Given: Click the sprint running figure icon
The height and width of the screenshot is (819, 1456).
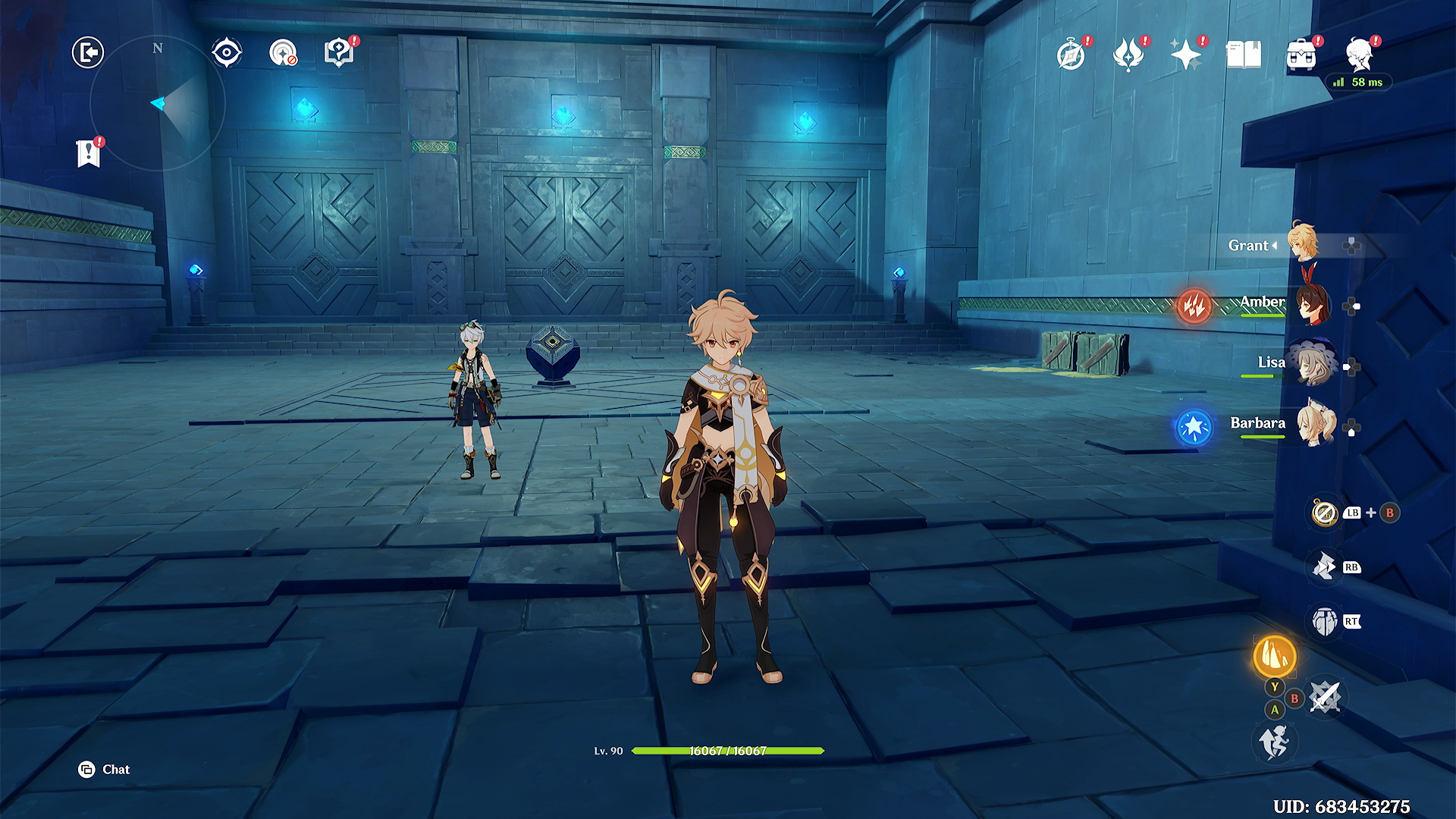Looking at the screenshot, I should [x=1274, y=741].
